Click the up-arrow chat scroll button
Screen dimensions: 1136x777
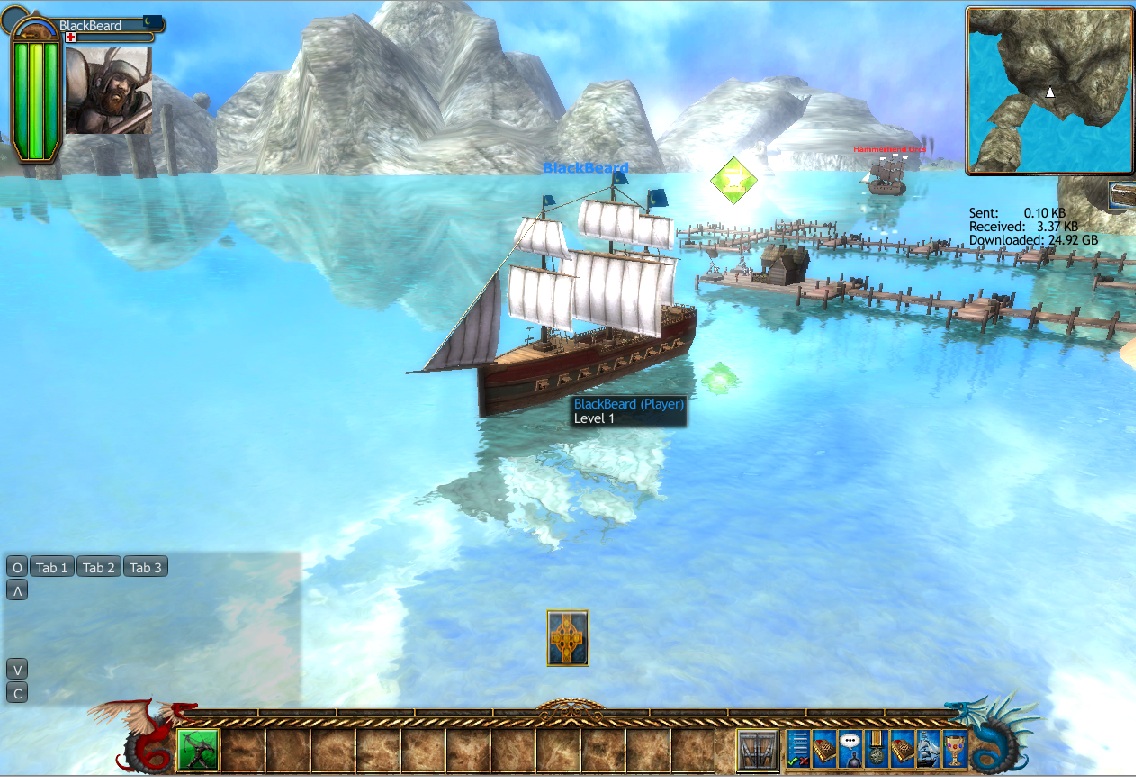(x=16, y=590)
